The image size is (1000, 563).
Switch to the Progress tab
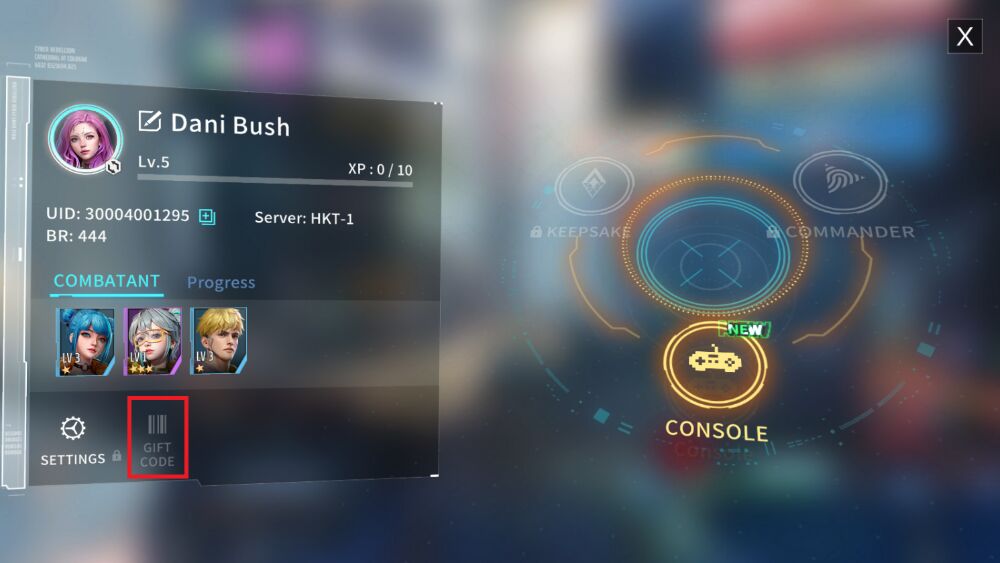click(x=221, y=283)
